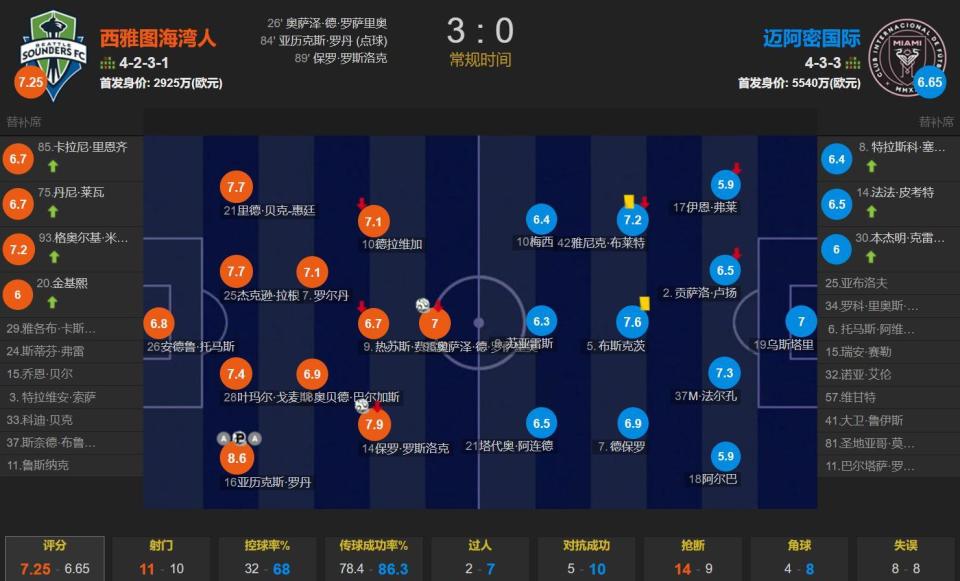This screenshot has width=960, height=581.
Task: Show the 过人 dribbles stat tab
Action: tap(480, 558)
